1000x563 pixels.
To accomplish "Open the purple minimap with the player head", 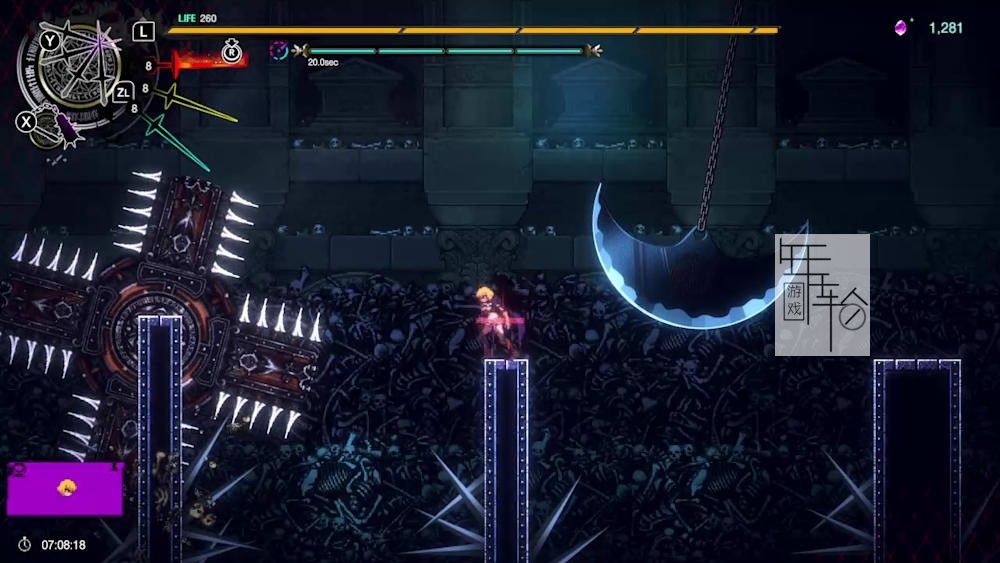I will [65, 488].
